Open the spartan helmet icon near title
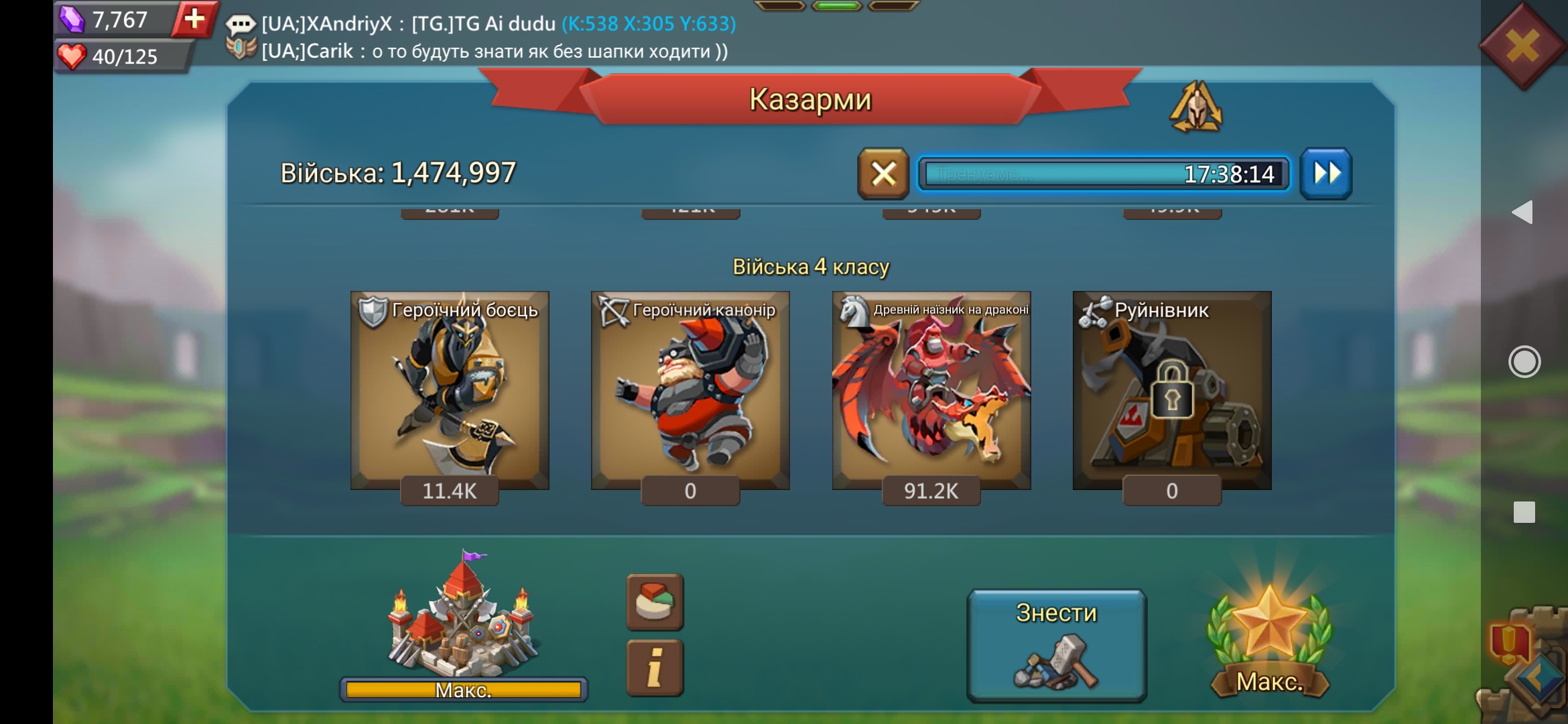The image size is (1568, 724). point(1196,107)
